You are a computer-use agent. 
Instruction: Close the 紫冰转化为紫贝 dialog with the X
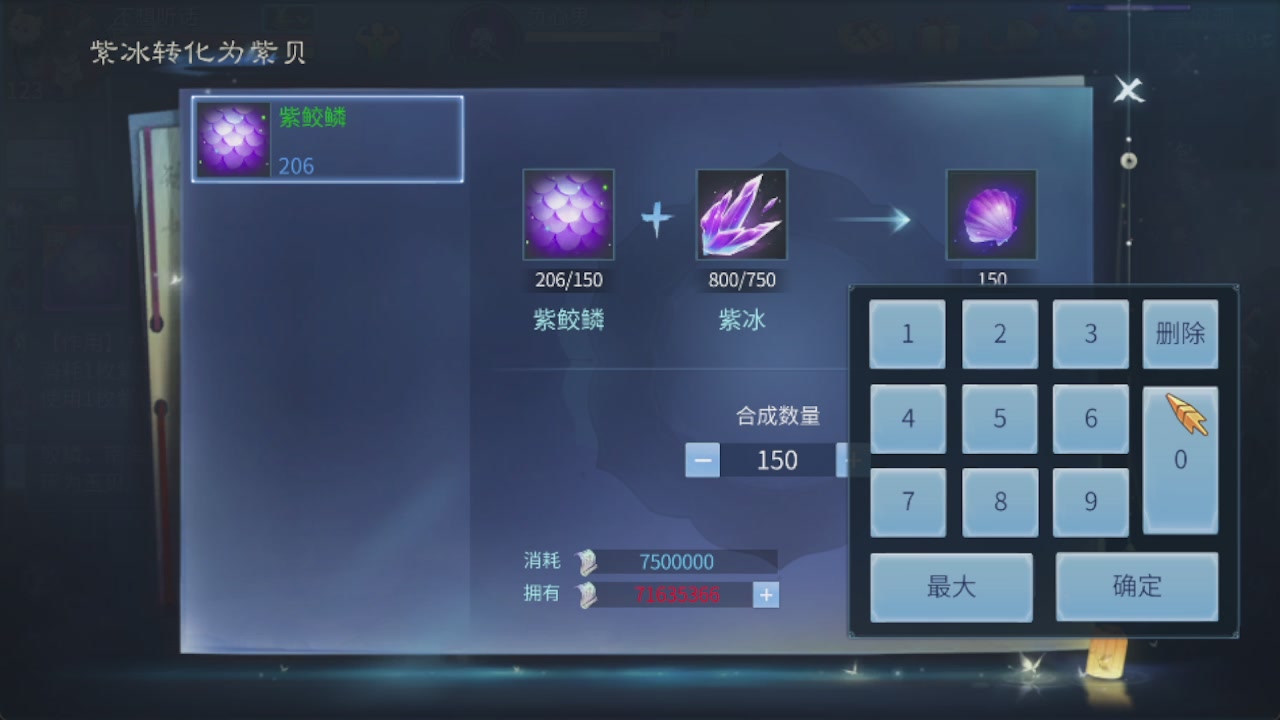(x=1128, y=90)
